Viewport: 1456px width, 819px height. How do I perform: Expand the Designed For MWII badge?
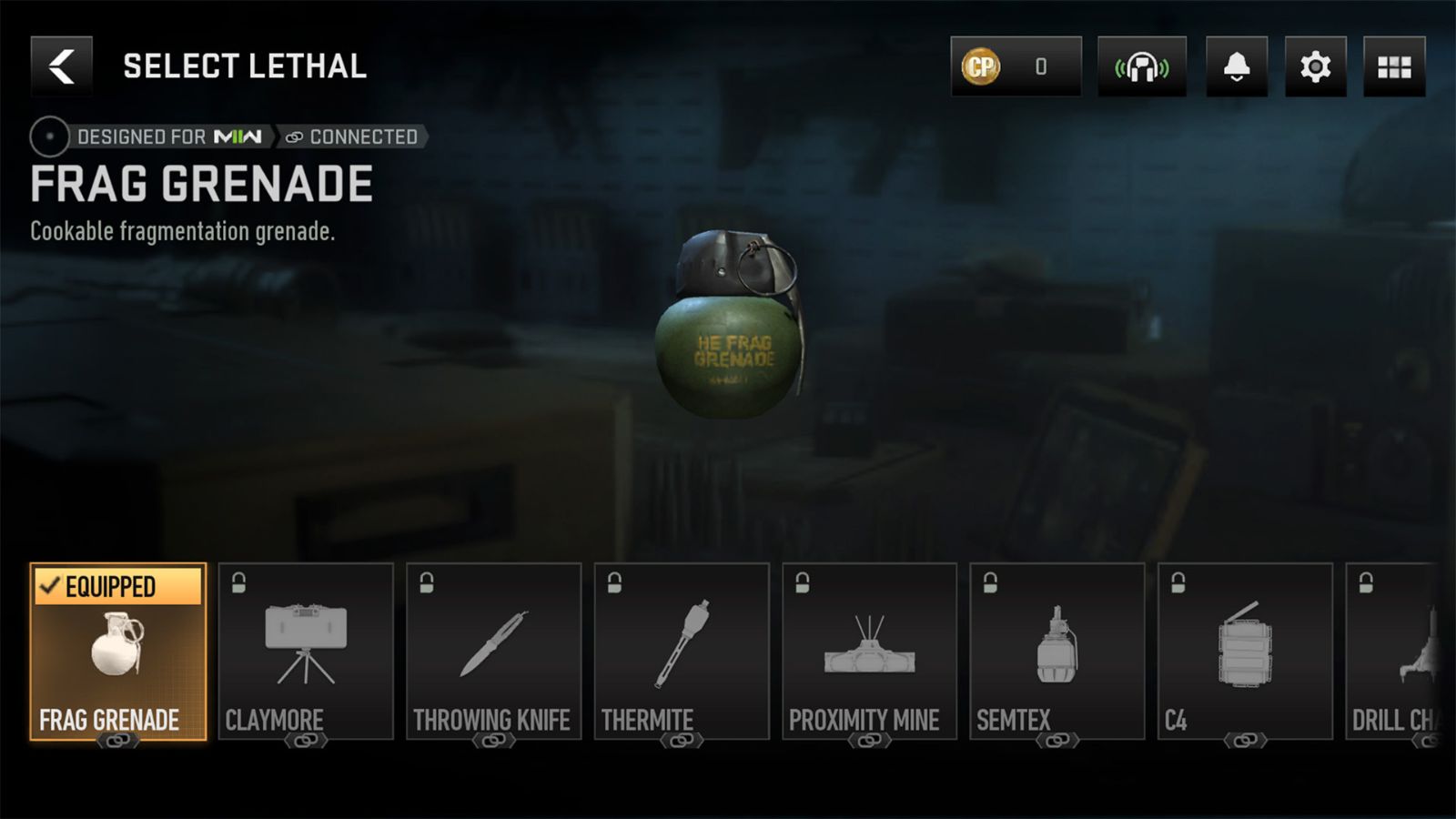(168, 136)
